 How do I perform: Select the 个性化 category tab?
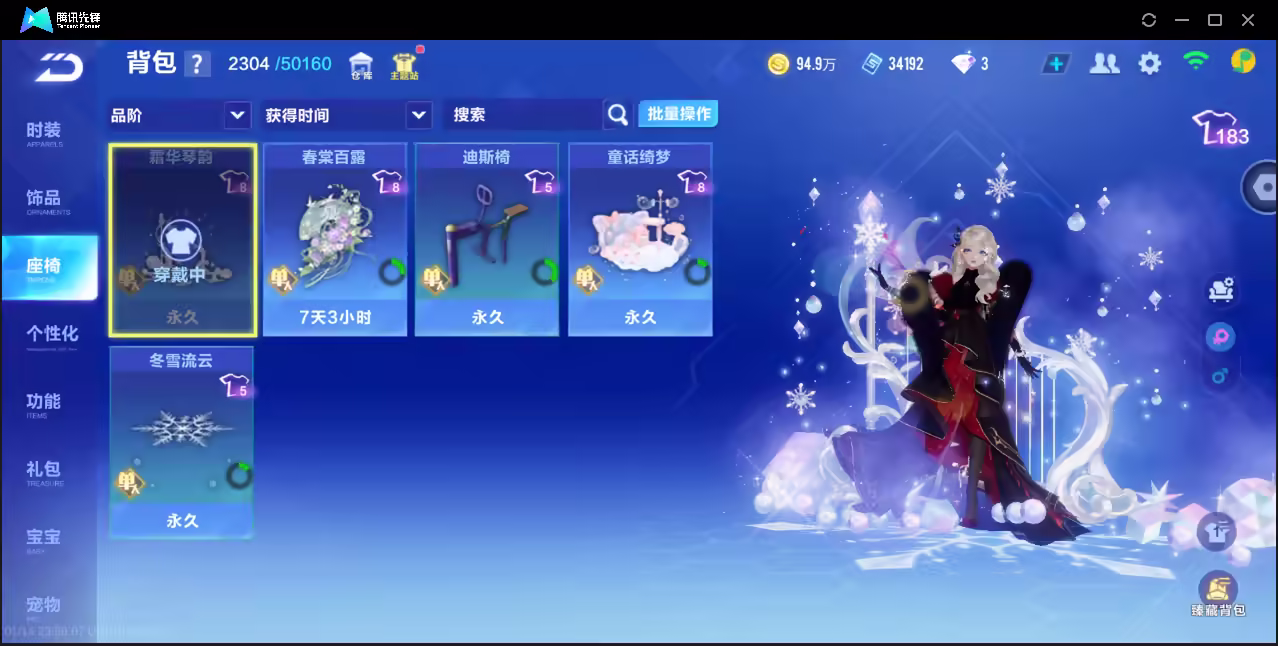pos(52,335)
